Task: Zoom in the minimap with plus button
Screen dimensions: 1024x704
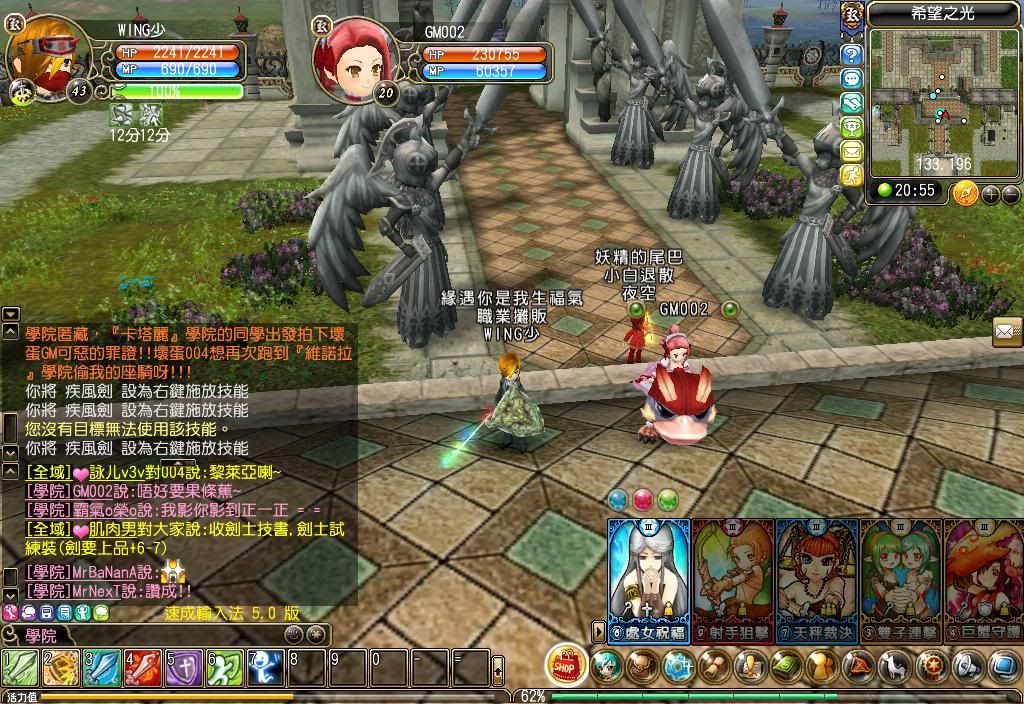Action: [x=990, y=193]
